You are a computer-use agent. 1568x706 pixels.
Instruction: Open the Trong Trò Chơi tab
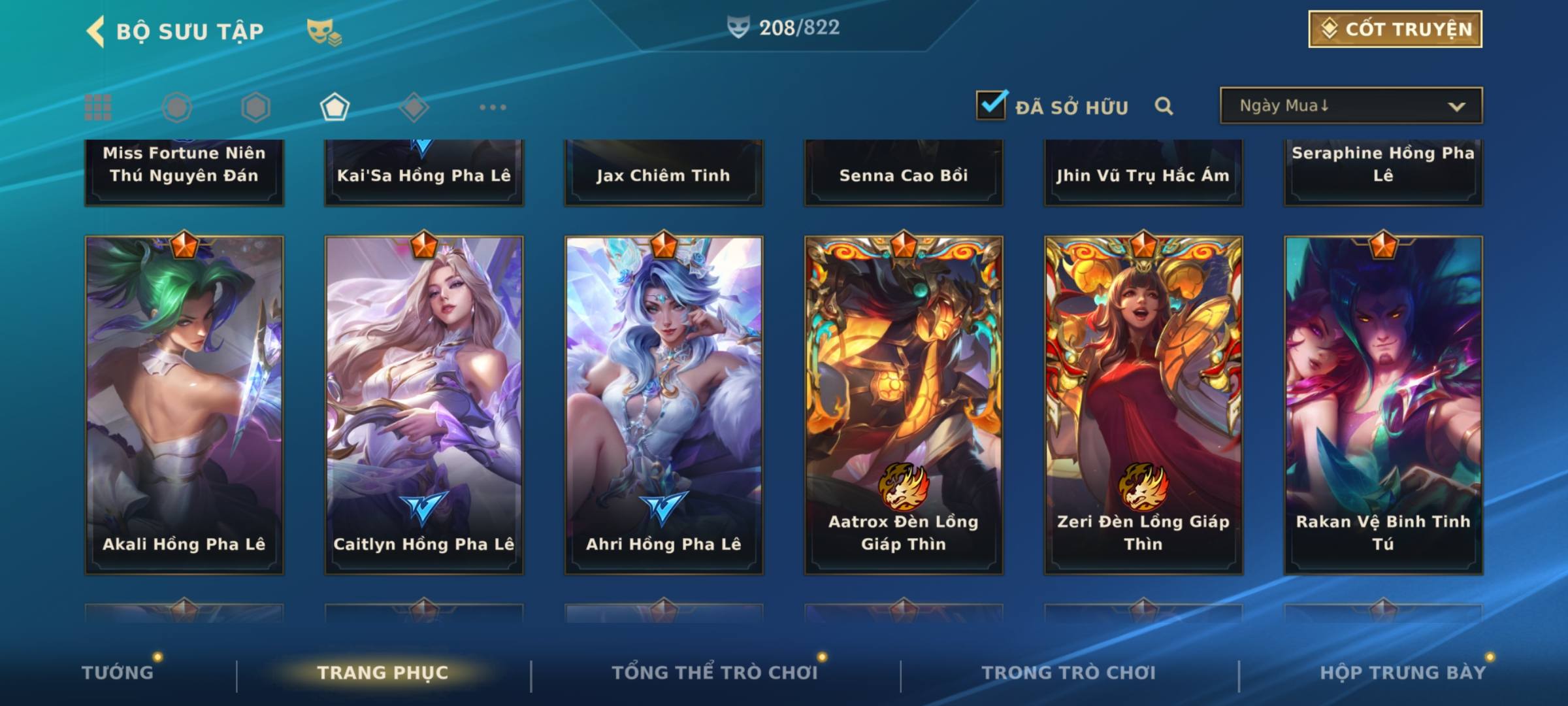1068,673
